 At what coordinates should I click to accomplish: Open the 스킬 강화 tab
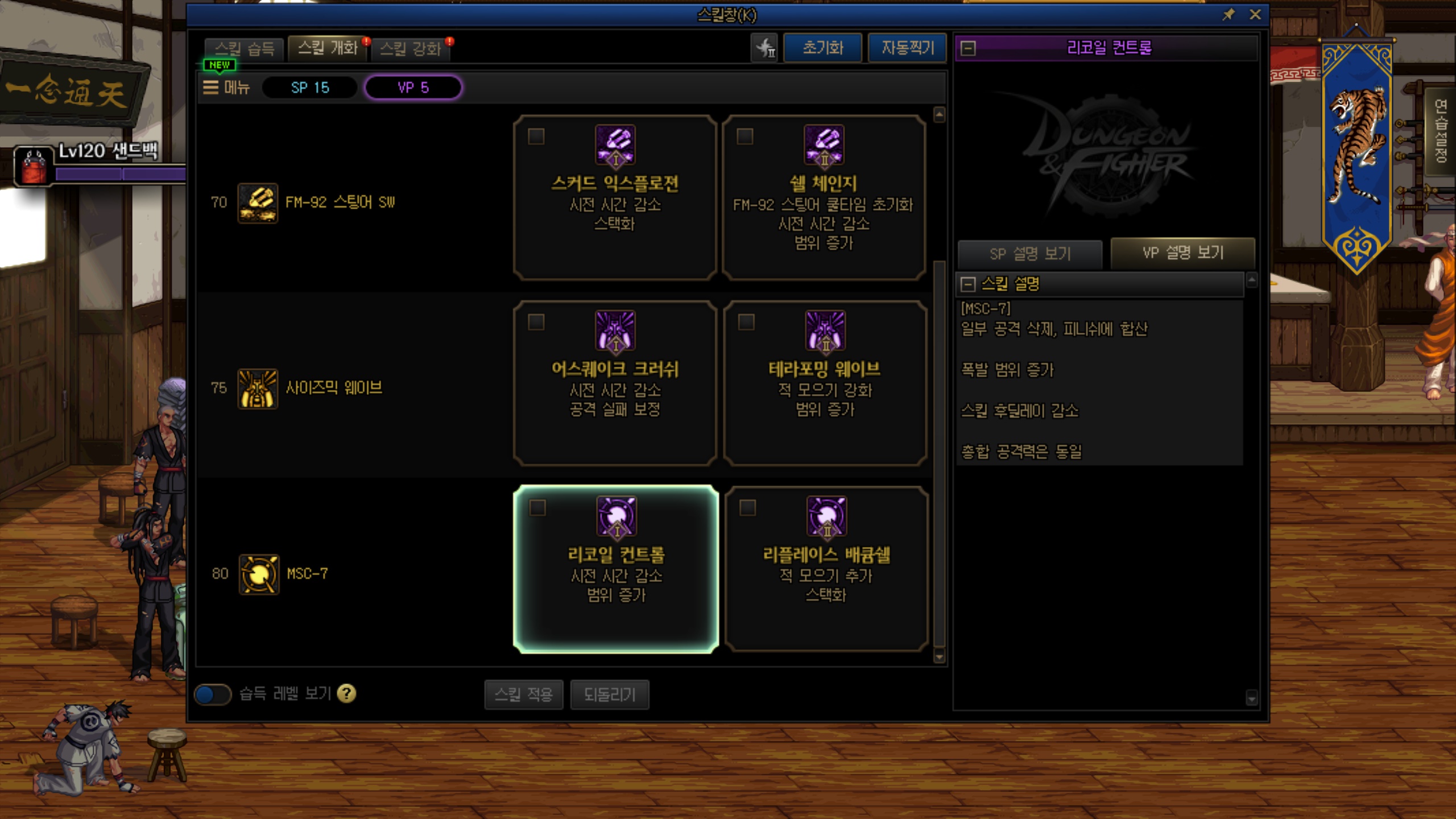(411, 48)
